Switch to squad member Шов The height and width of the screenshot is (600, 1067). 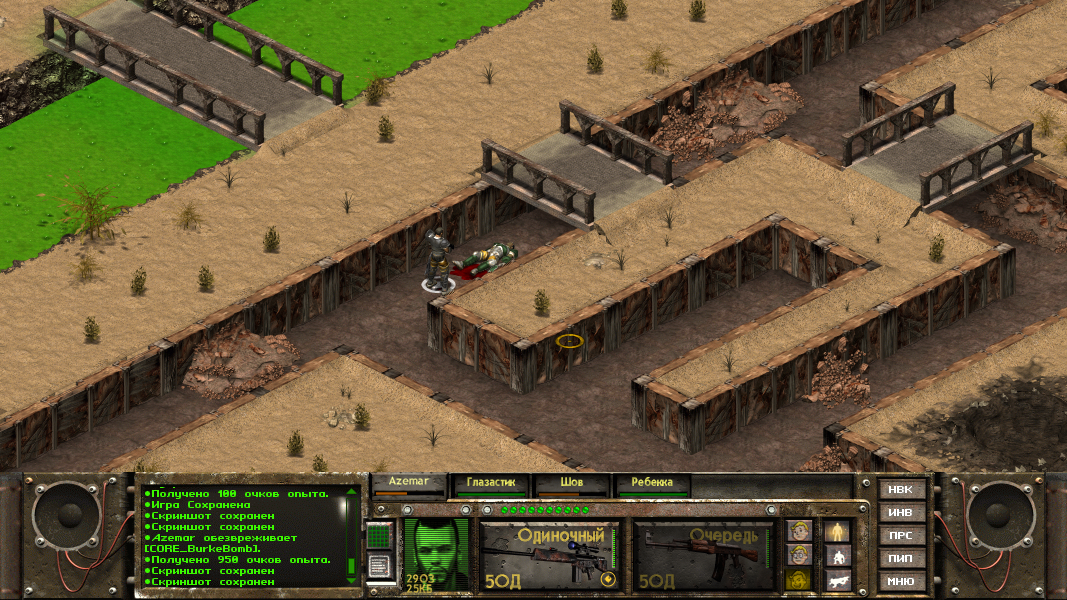point(571,484)
